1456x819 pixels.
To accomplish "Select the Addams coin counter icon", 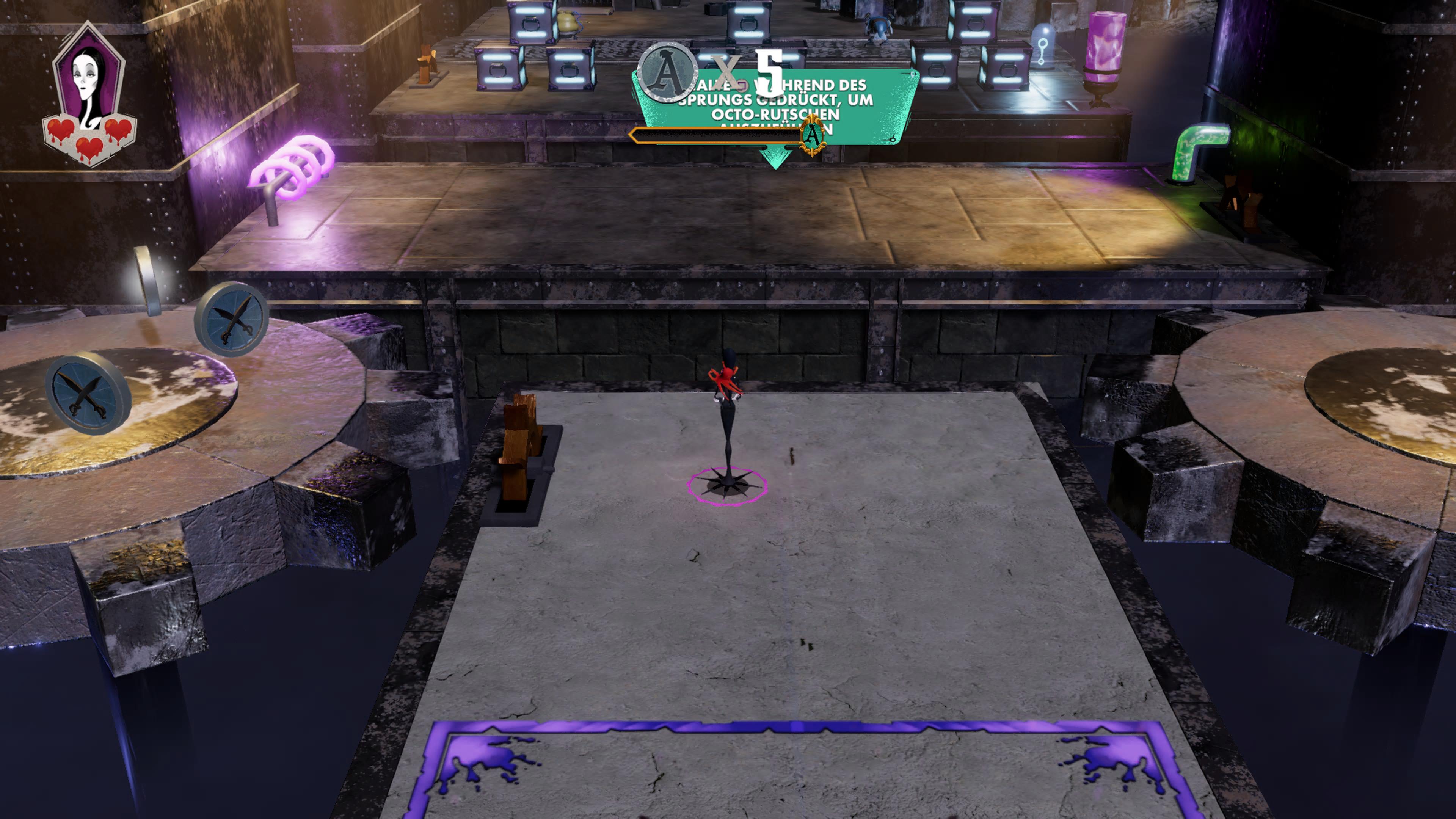I will (667, 72).
